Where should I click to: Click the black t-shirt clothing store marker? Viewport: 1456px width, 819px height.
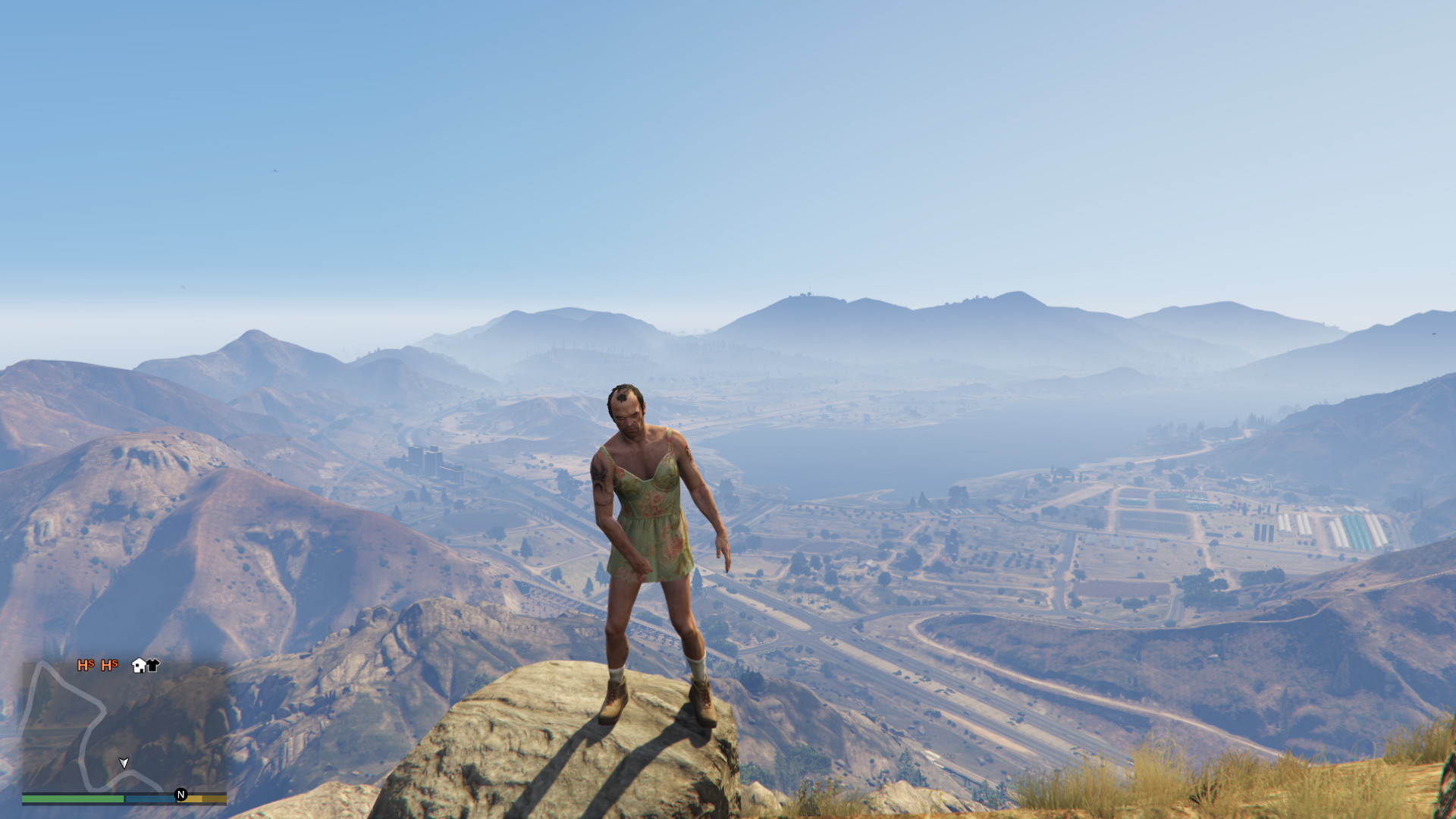coord(153,666)
